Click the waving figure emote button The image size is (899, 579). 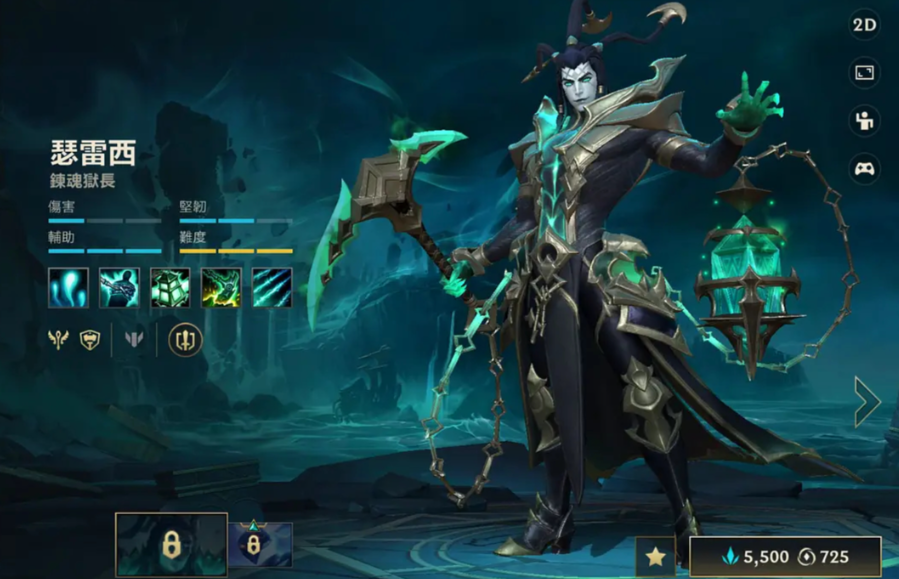pyautogui.click(x=864, y=121)
